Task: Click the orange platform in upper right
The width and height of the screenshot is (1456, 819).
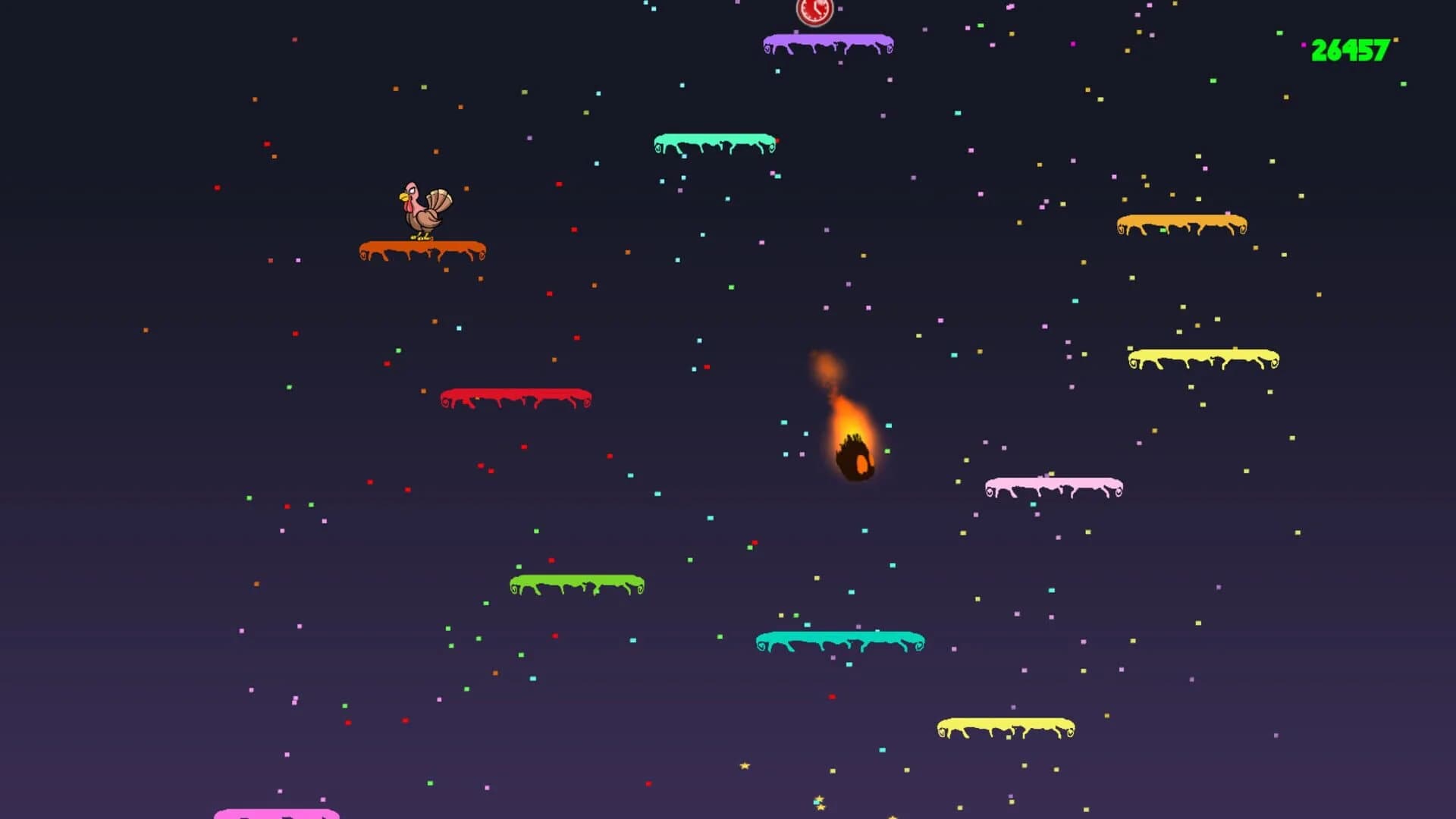Action: click(1181, 221)
